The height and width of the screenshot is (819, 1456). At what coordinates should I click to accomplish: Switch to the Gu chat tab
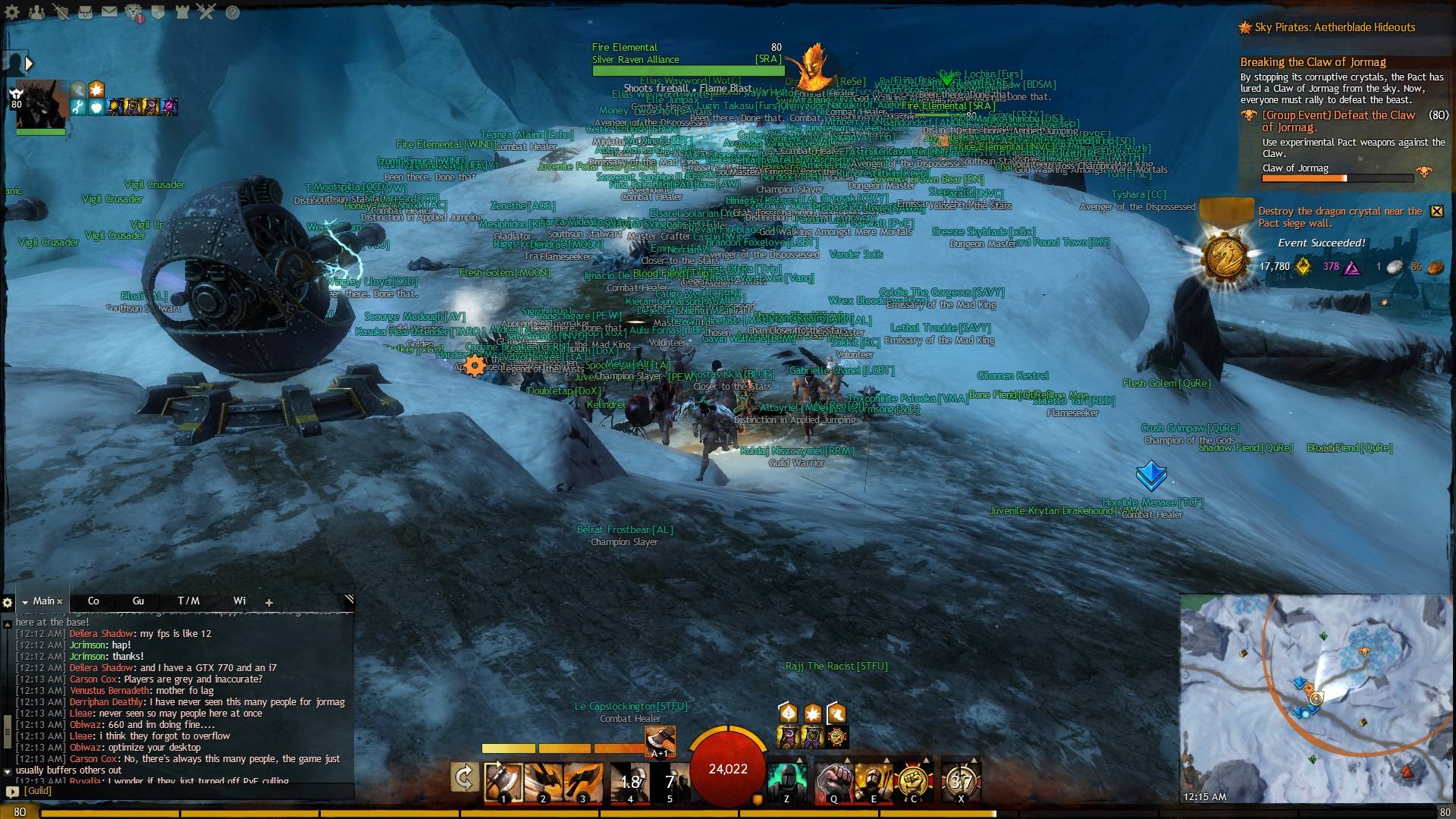tap(139, 601)
